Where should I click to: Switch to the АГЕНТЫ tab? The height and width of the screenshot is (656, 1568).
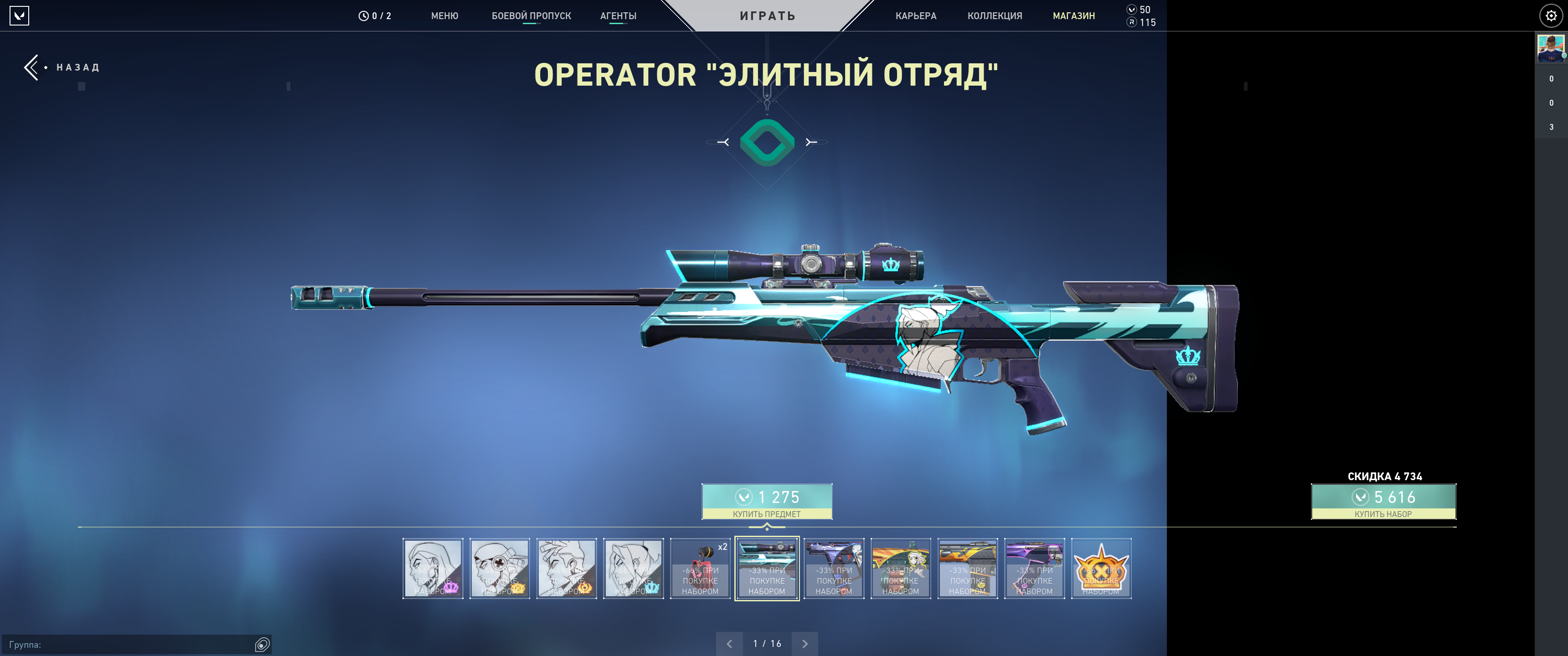[618, 16]
